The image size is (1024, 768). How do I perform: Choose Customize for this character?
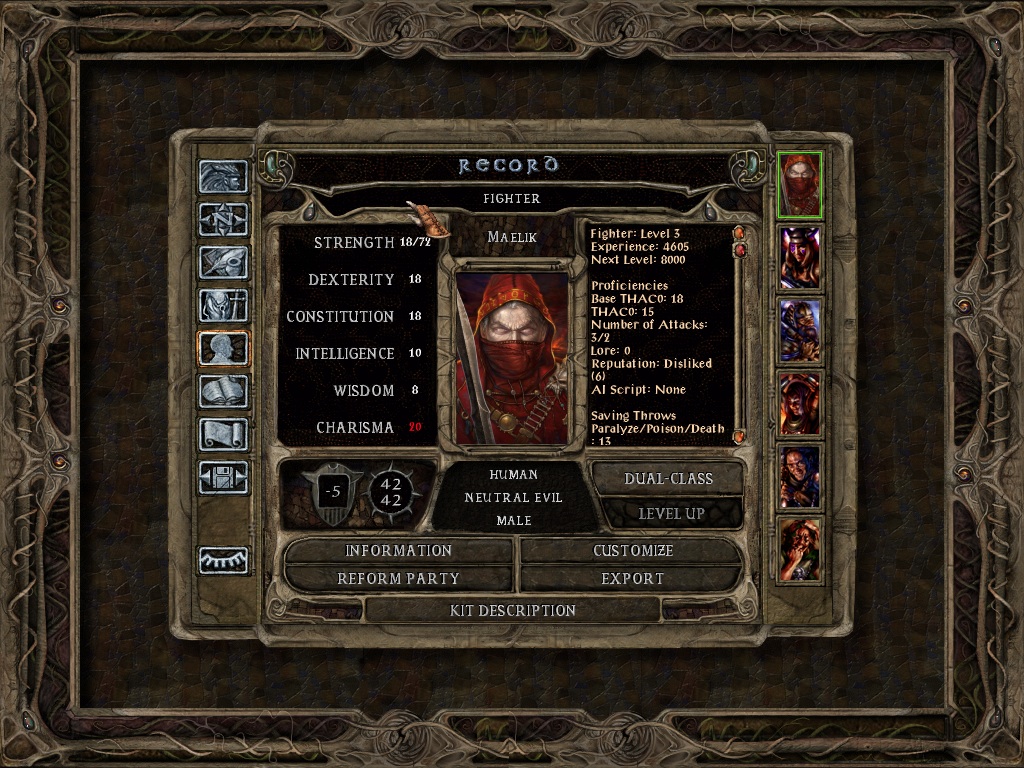632,551
